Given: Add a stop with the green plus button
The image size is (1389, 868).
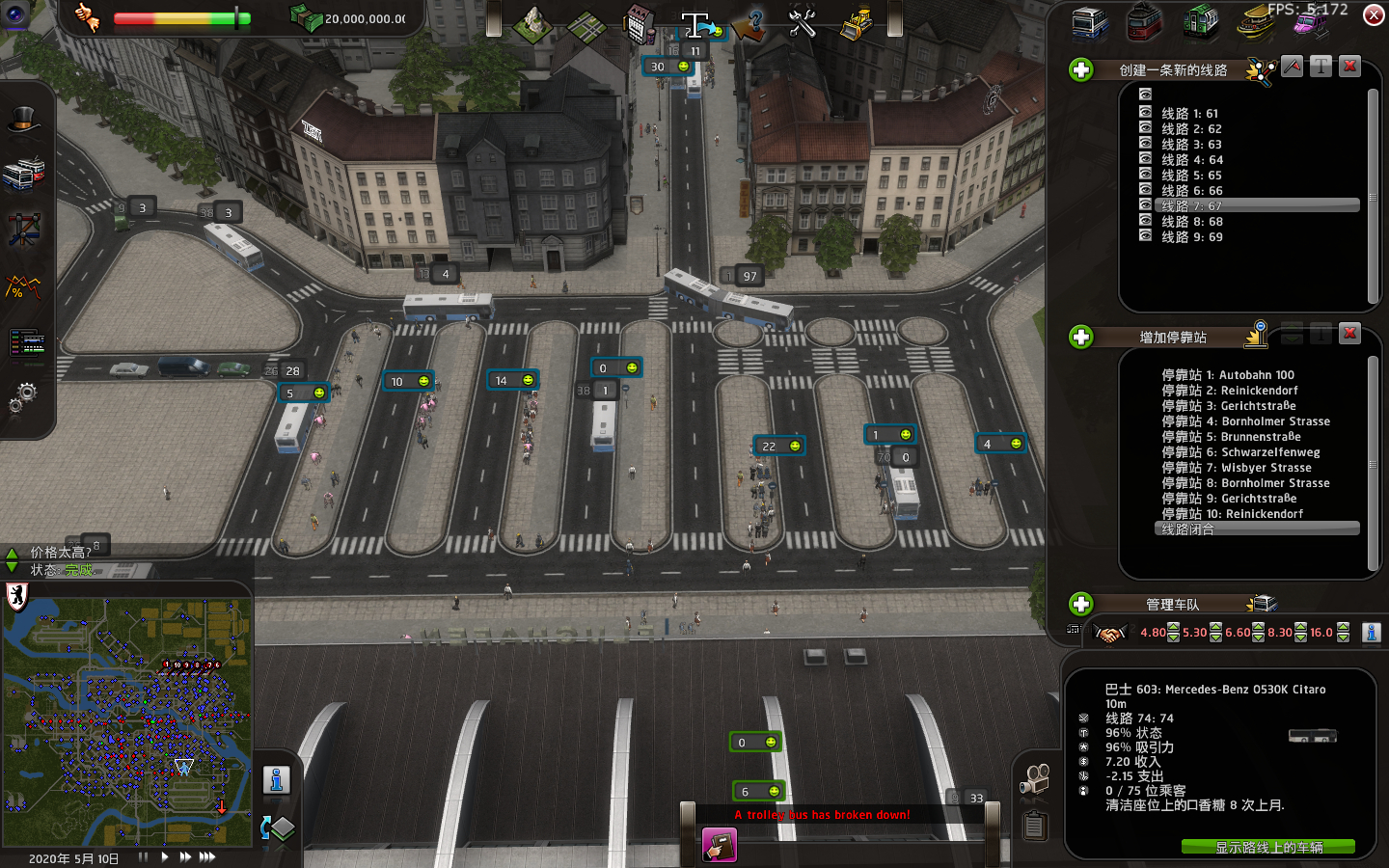Looking at the screenshot, I should click(1081, 337).
